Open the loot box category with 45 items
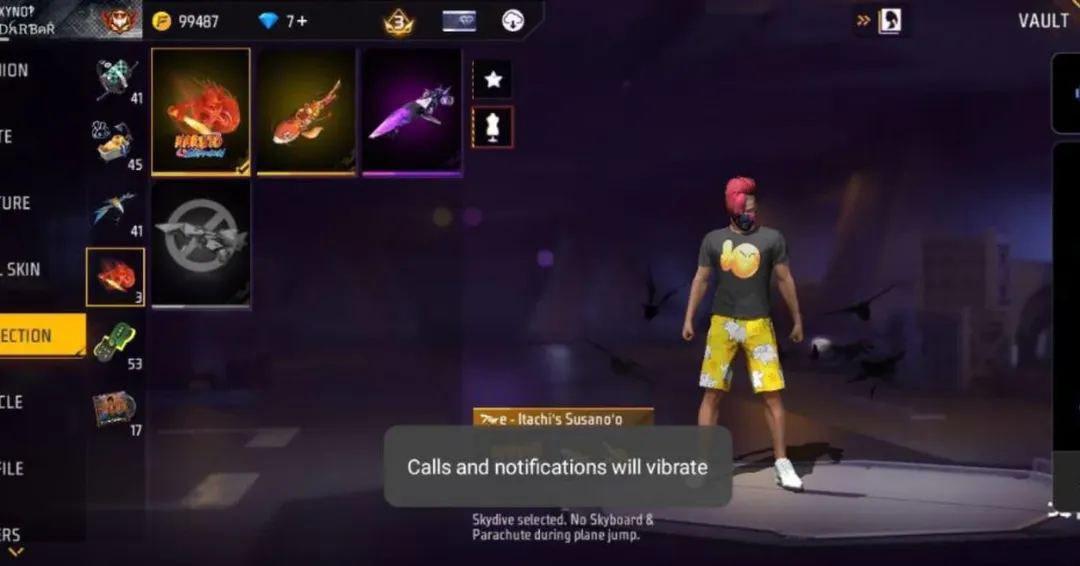Image resolution: width=1080 pixels, height=566 pixels. [117, 144]
